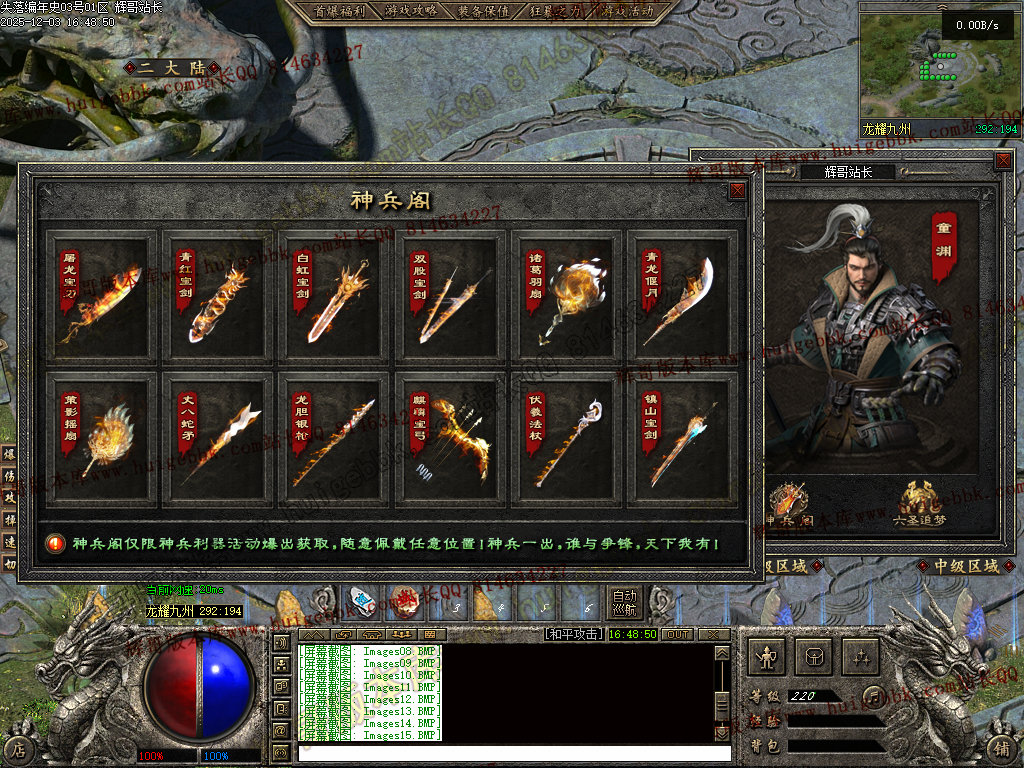Open the 游戏攻略 guide menu

(410, 11)
